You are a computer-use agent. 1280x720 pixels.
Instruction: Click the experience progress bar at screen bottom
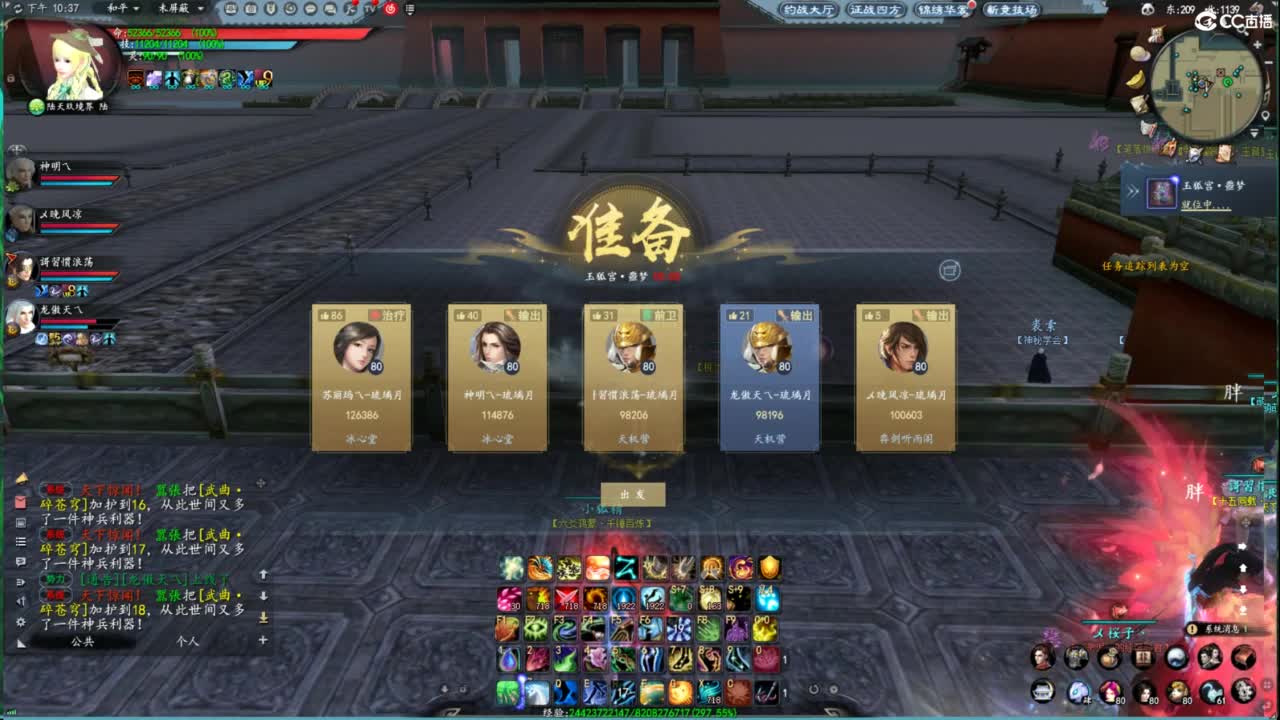(x=640, y=713)
